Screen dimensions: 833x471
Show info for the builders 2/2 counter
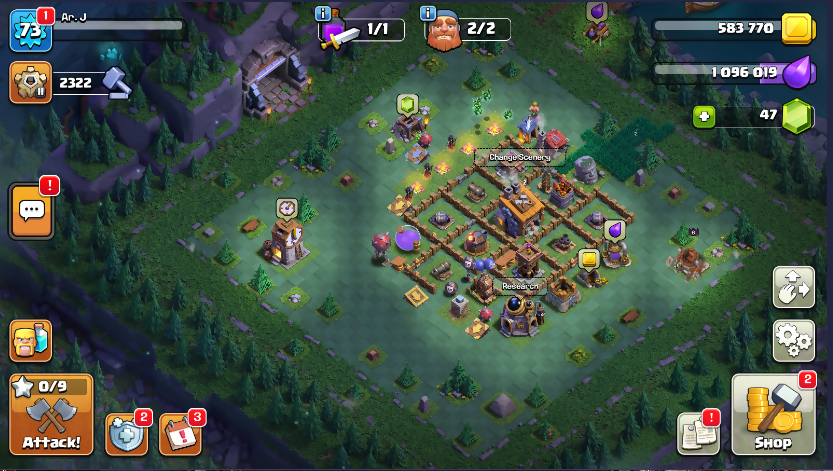(x=429, y=13)
